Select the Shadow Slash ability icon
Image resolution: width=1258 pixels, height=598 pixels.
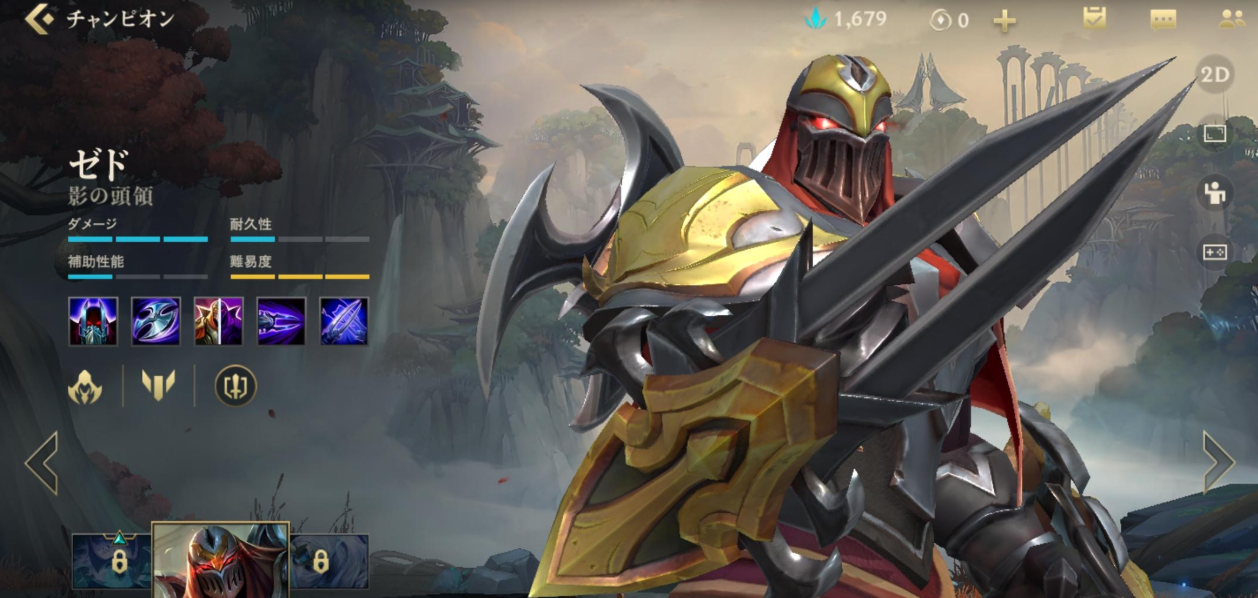(281, 321)
